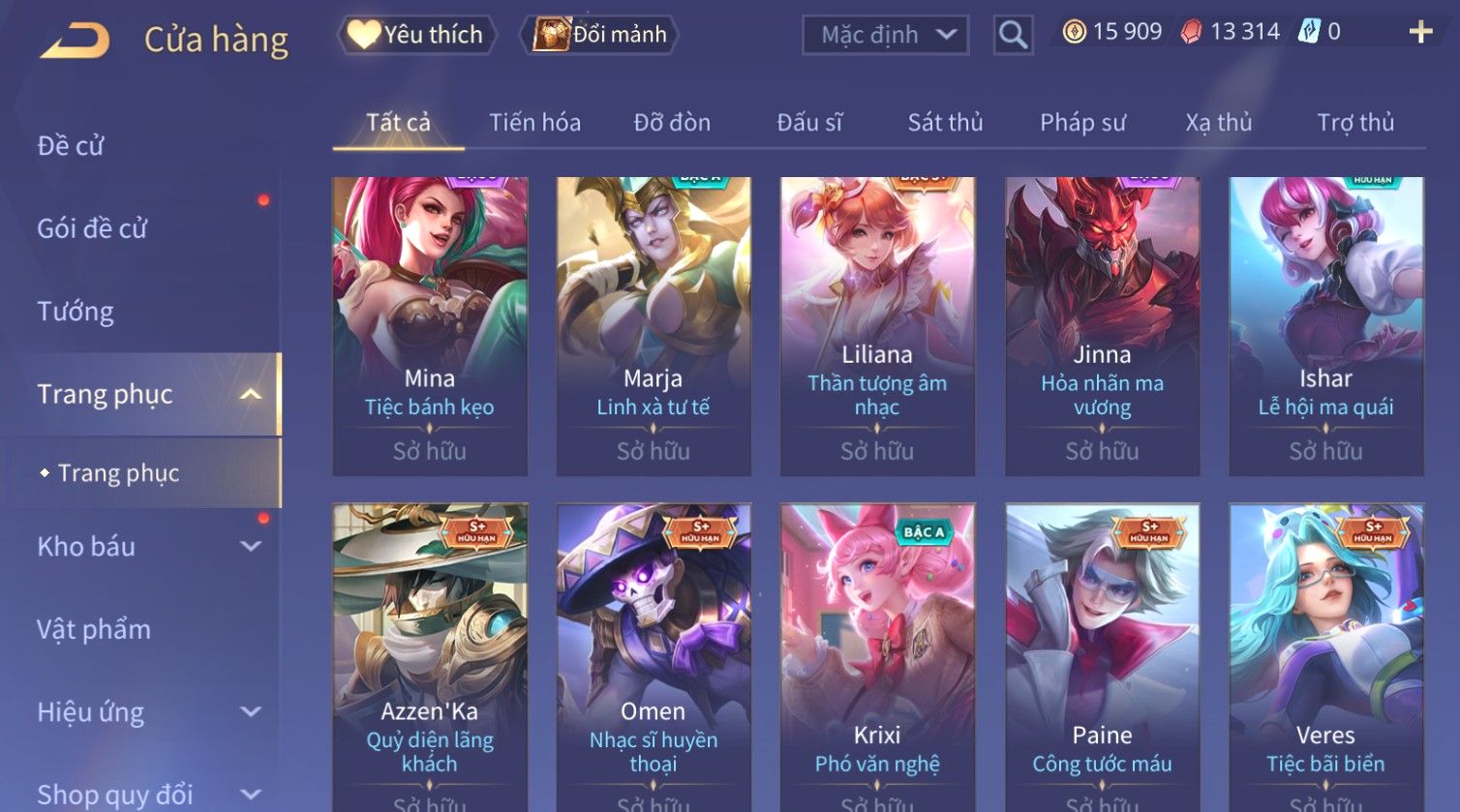Go back using the gold arrow

pos(76,40)
